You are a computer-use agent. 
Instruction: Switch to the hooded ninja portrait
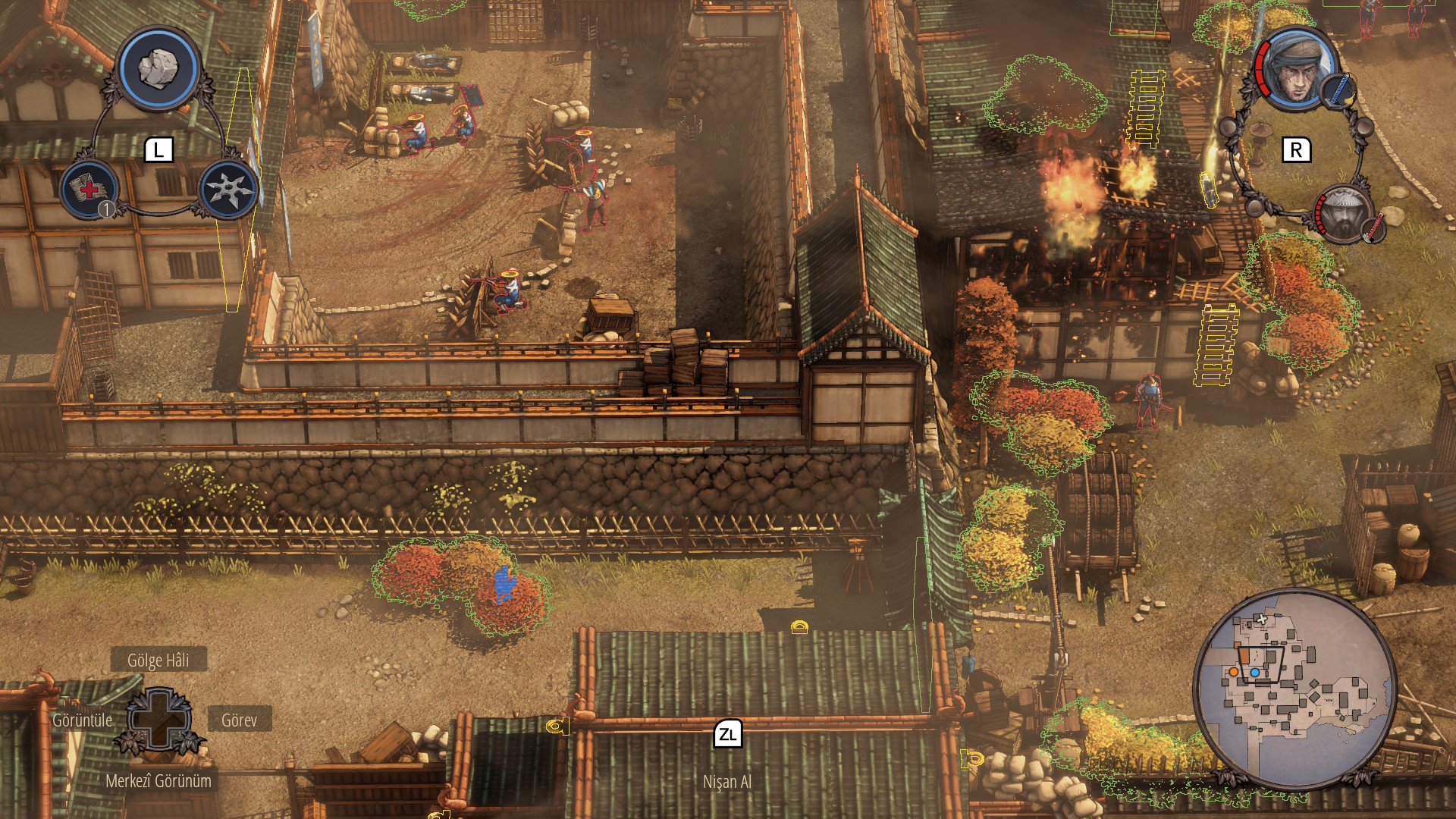click(x=1298, y=71)
